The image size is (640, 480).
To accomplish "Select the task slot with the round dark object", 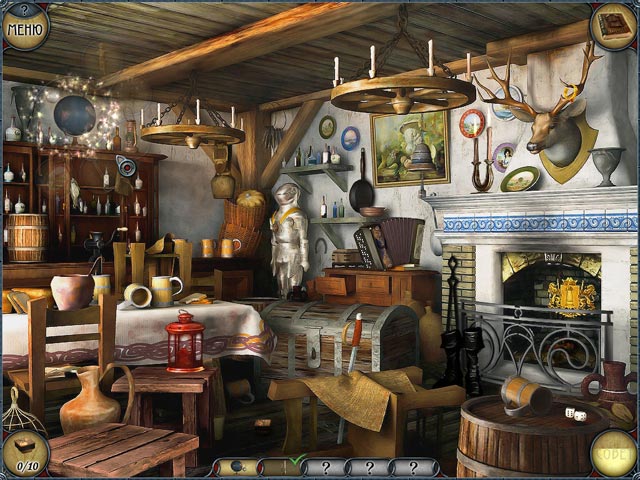I will click(x=238, y=466).
